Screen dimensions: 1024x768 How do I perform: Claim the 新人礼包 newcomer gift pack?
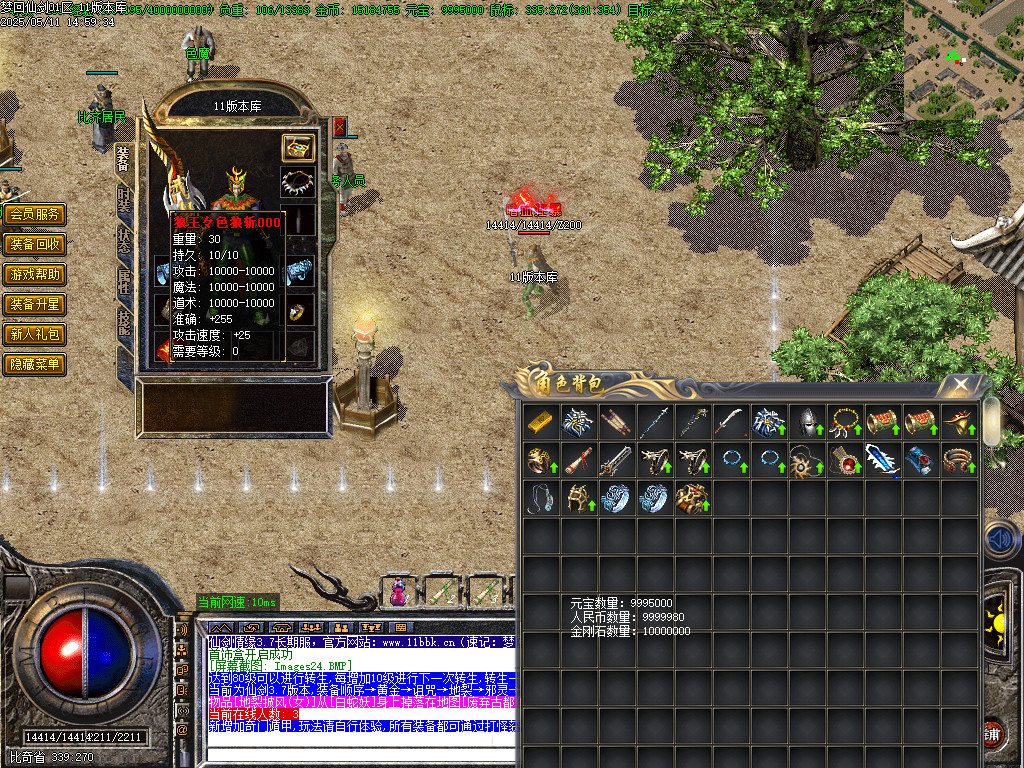pos(34,334)
